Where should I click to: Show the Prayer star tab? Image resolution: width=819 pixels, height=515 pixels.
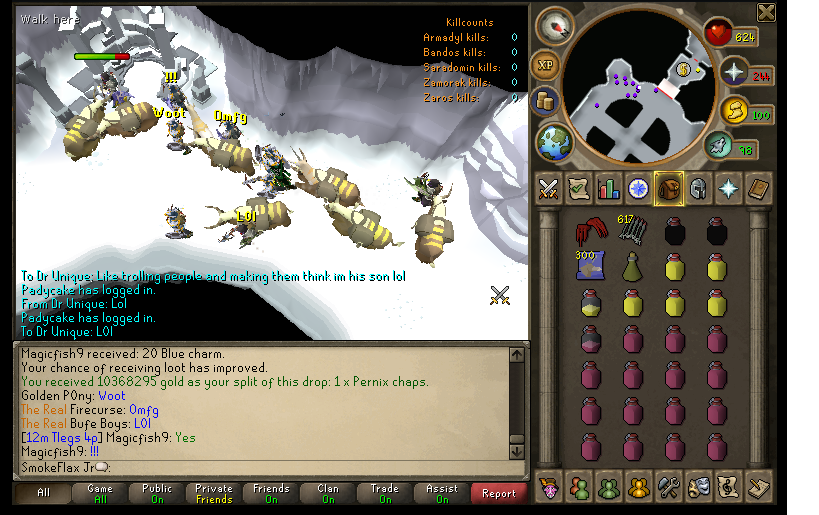(729, 188)
